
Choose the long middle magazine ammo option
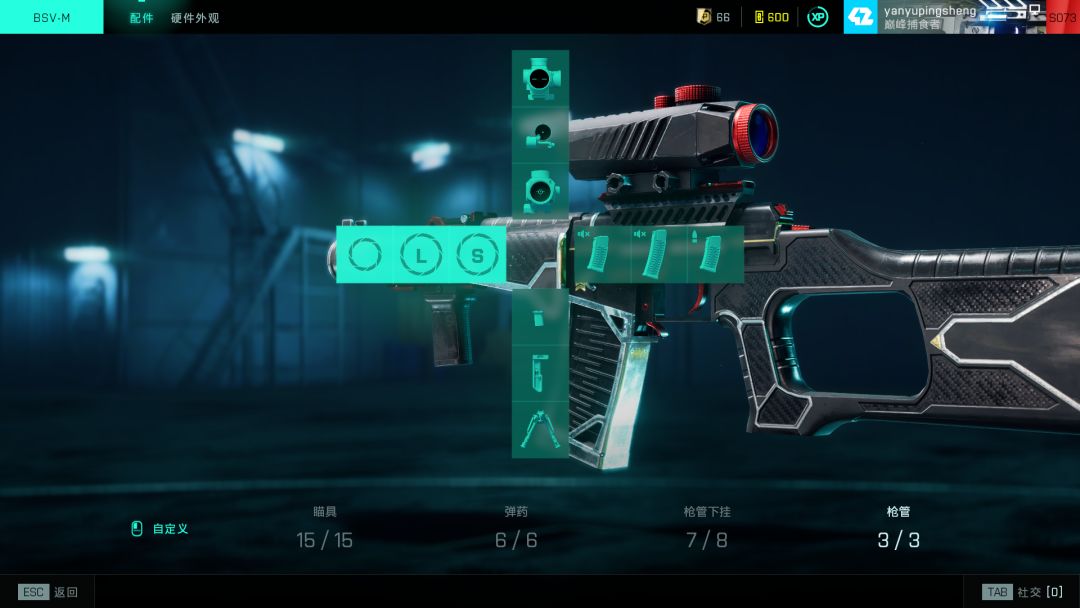(x=658, y=254)
